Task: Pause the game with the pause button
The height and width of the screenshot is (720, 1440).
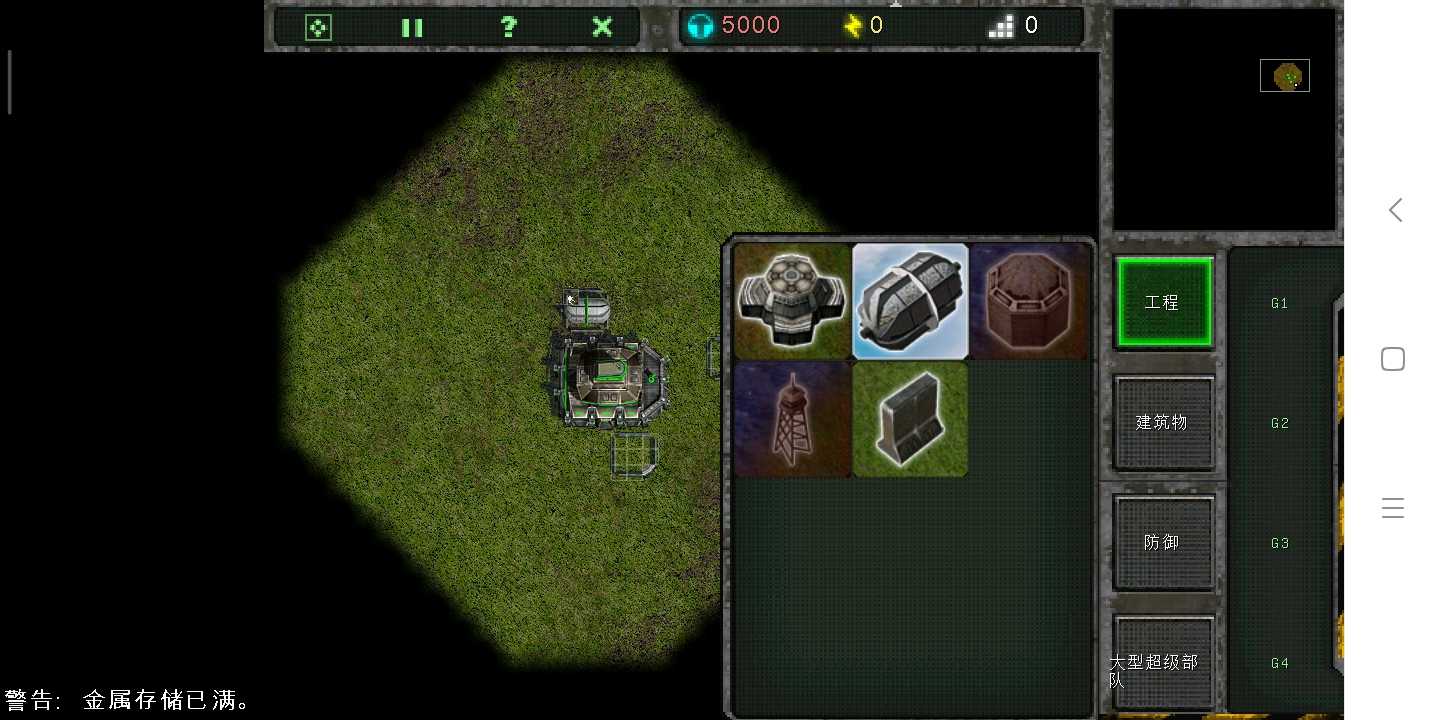Action: click(412, 27)
